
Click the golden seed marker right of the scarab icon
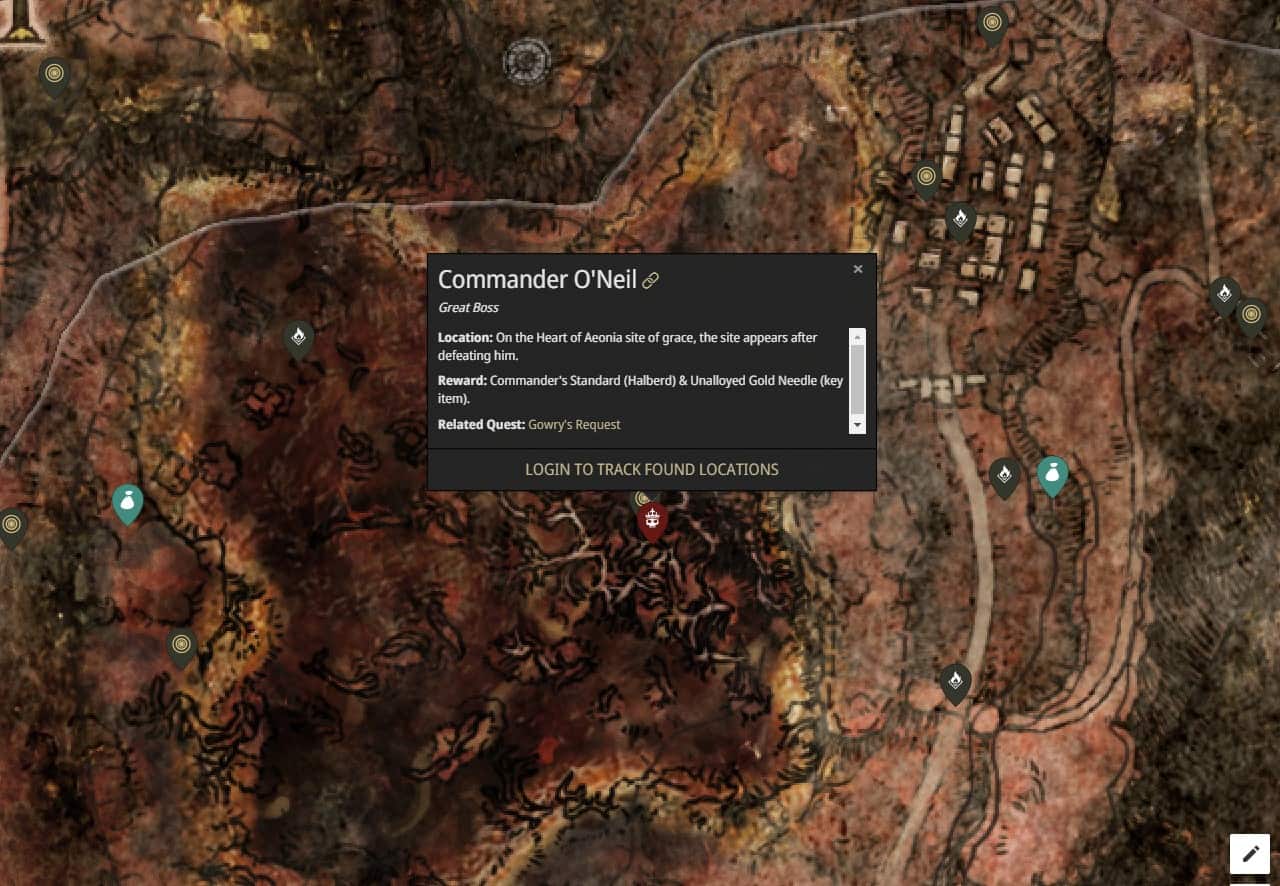[1254, 314]
